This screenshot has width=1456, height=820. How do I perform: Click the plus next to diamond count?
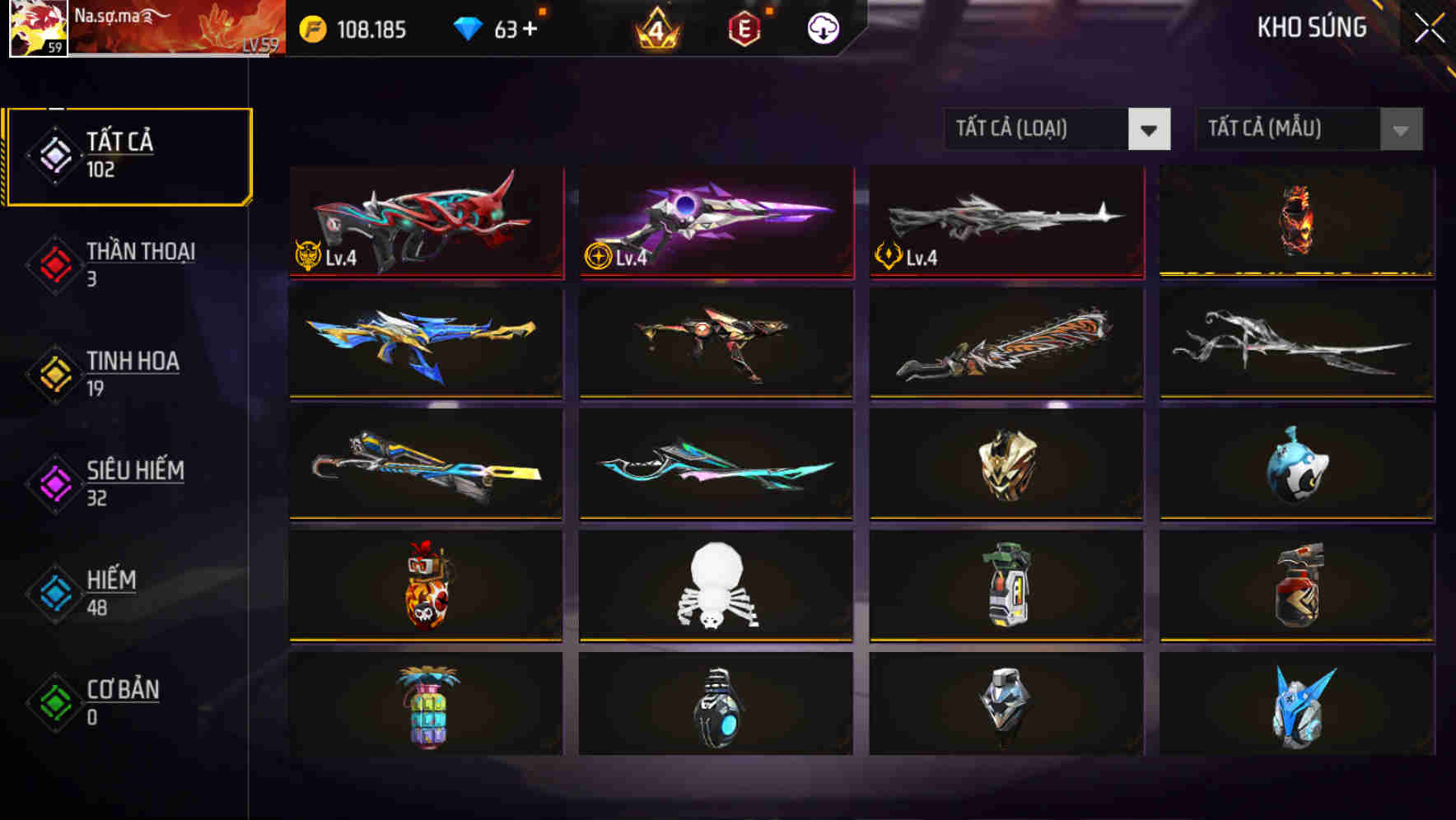coord(531,29)
